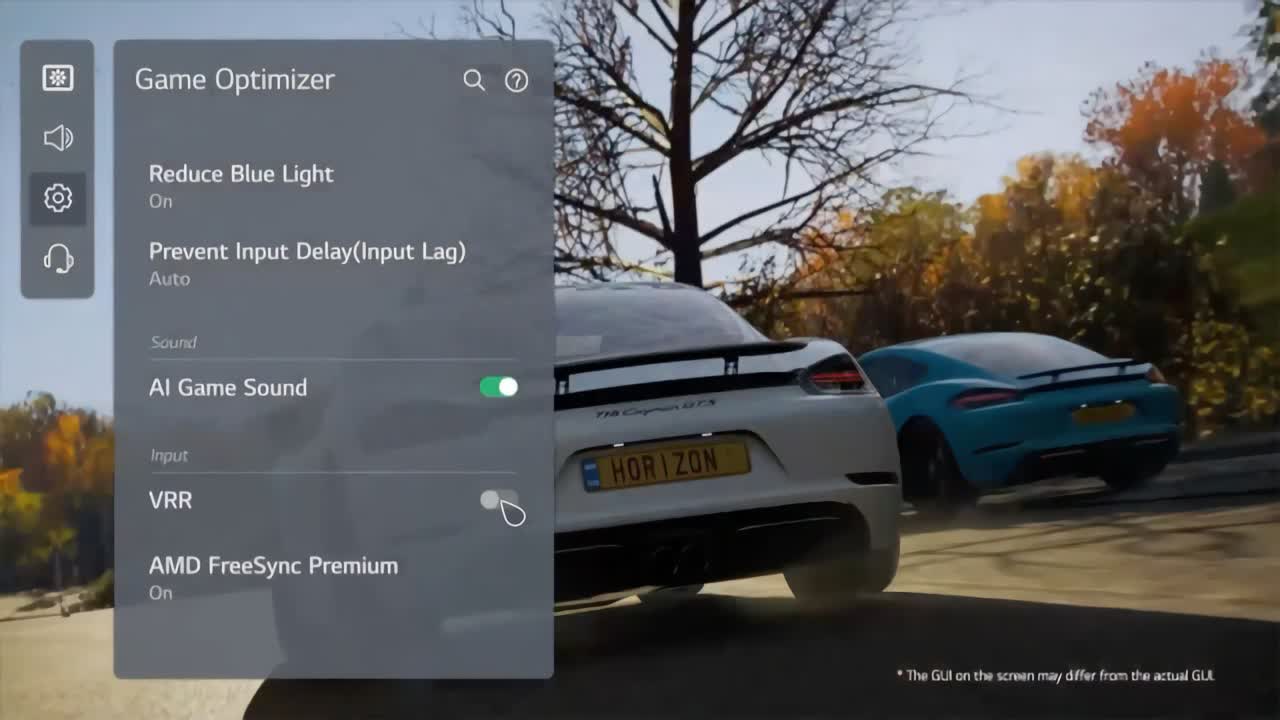Select the settings gear icon in sidebar
Screen dimensions: 1280x720
coord(57,198)
